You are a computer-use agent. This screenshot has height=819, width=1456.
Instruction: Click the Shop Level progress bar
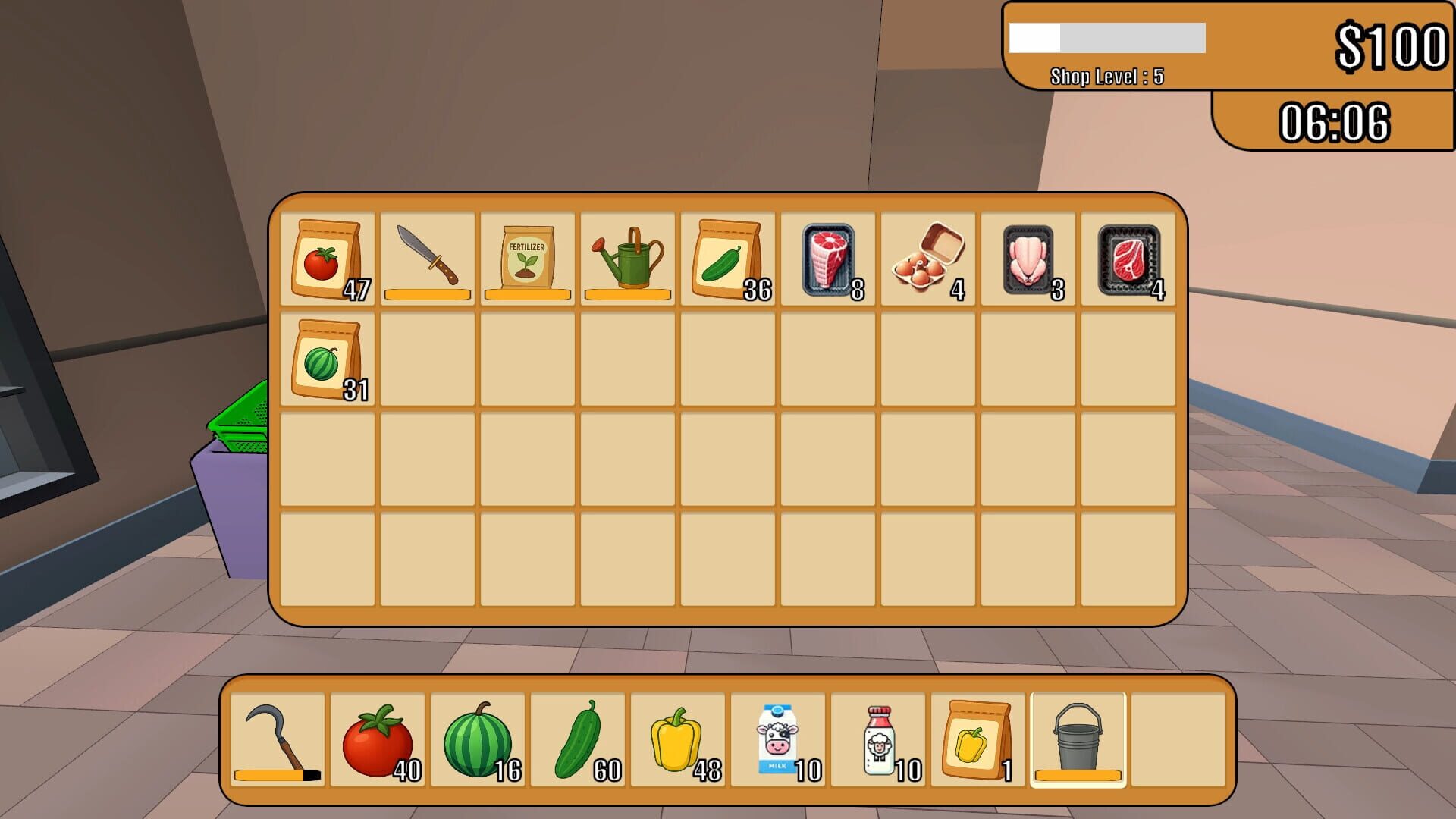(1107, 38)
